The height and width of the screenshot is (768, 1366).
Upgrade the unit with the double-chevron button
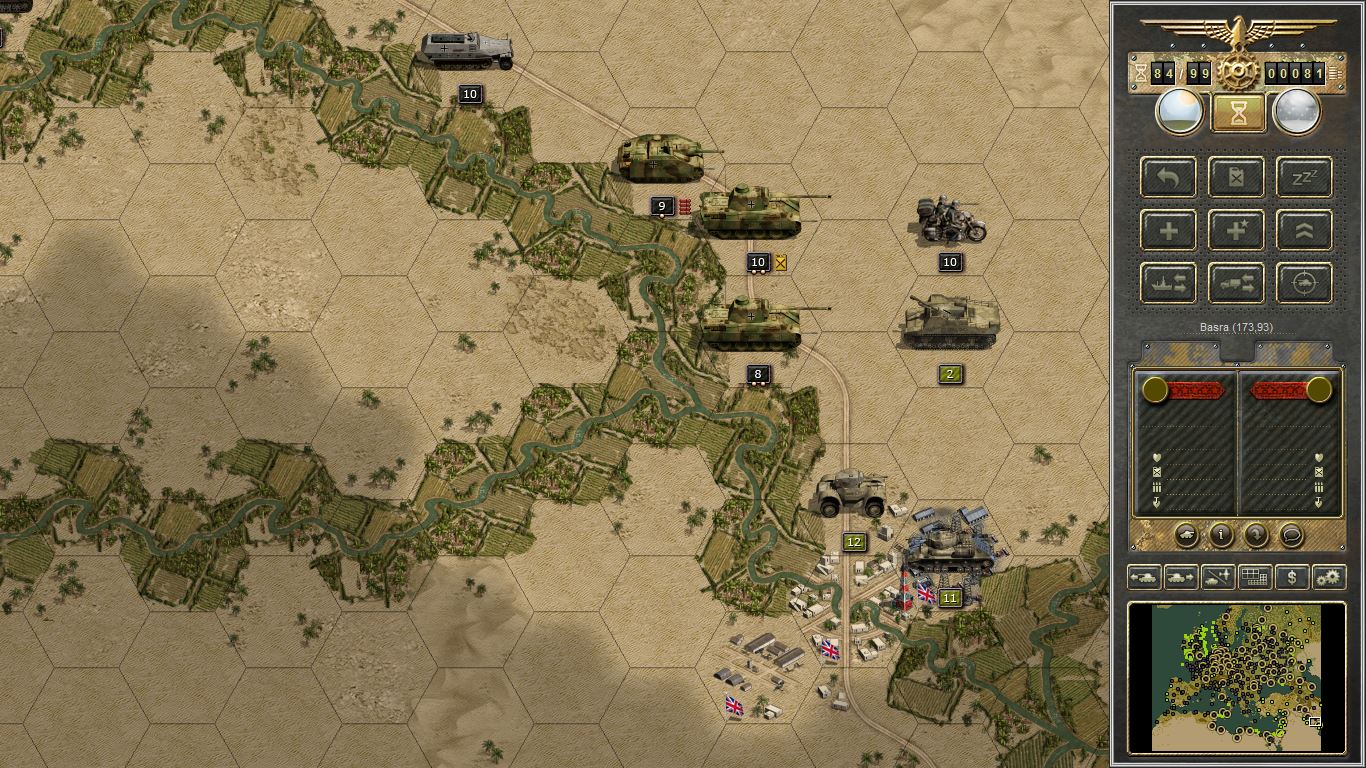tap(1304, 231)
